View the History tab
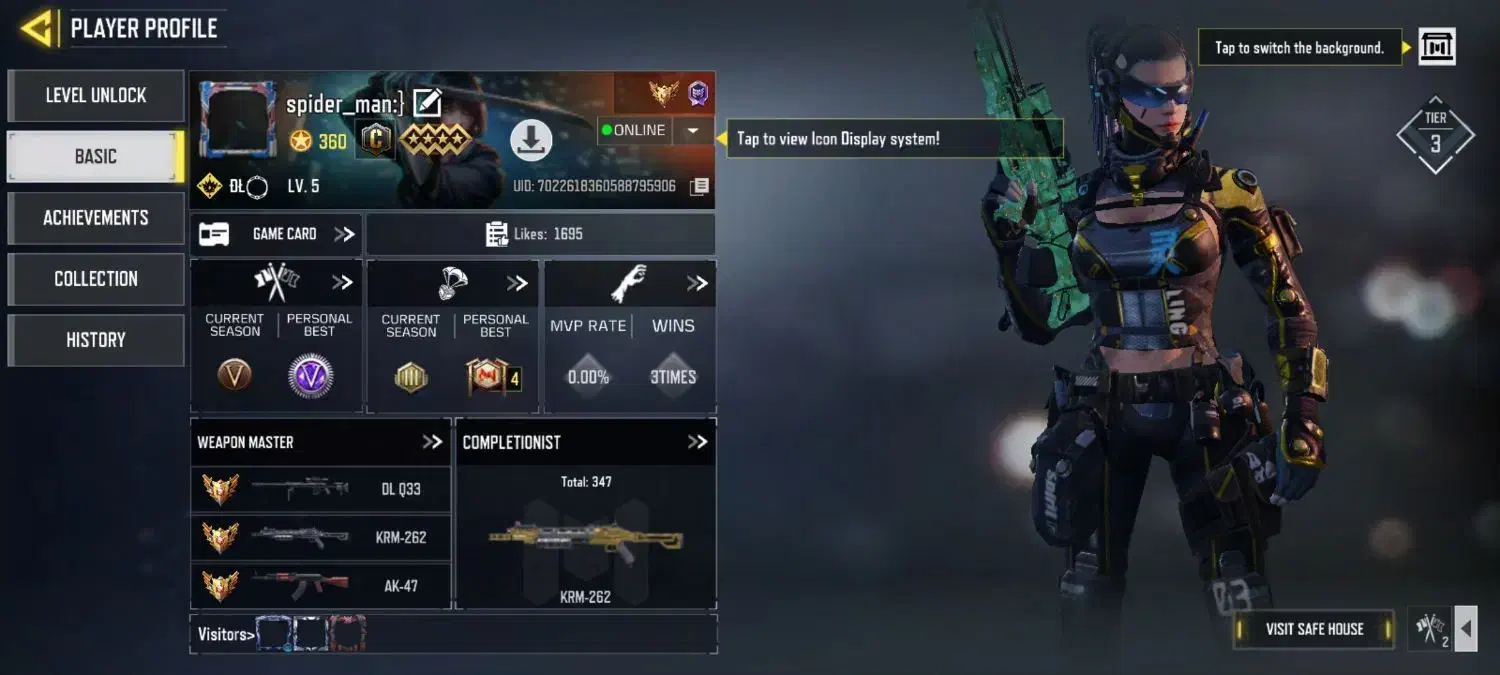 [96, 340]
